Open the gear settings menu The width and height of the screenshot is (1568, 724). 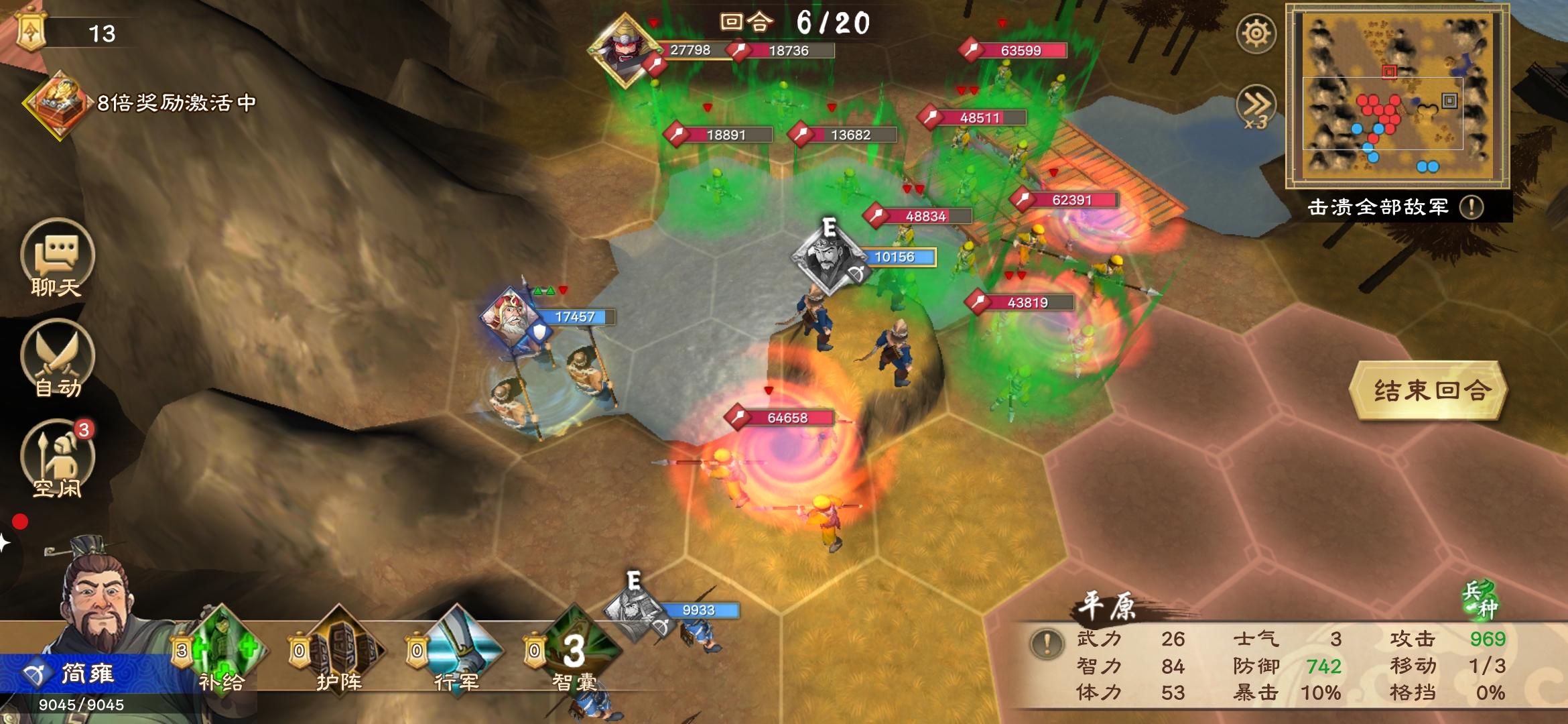1256,34
